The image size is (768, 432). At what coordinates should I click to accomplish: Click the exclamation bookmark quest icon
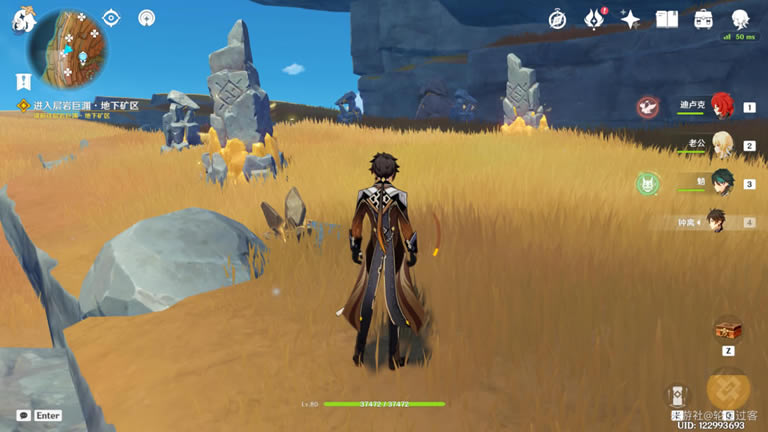22,81
